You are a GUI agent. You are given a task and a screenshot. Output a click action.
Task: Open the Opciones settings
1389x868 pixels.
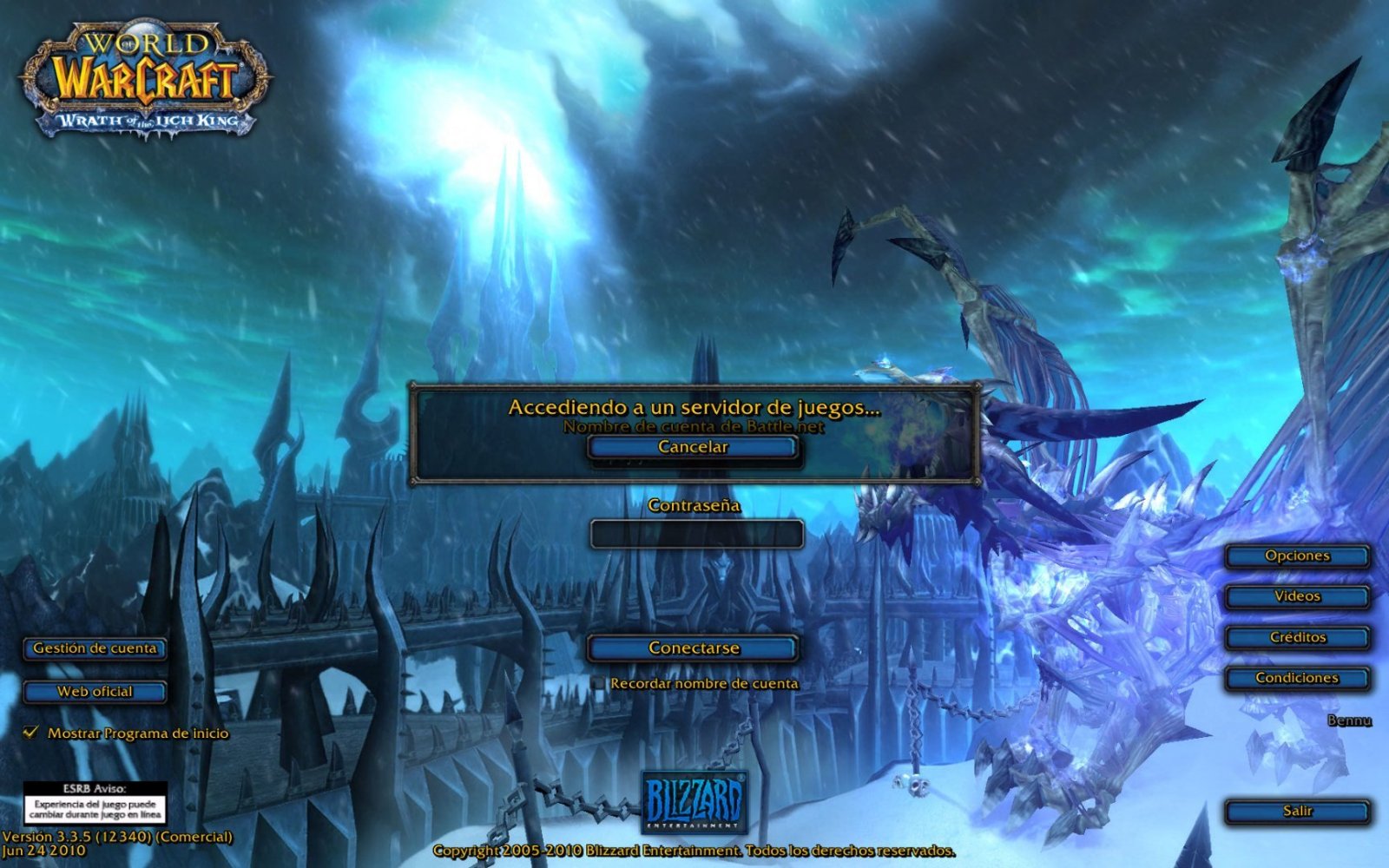tap(1296, 556)
